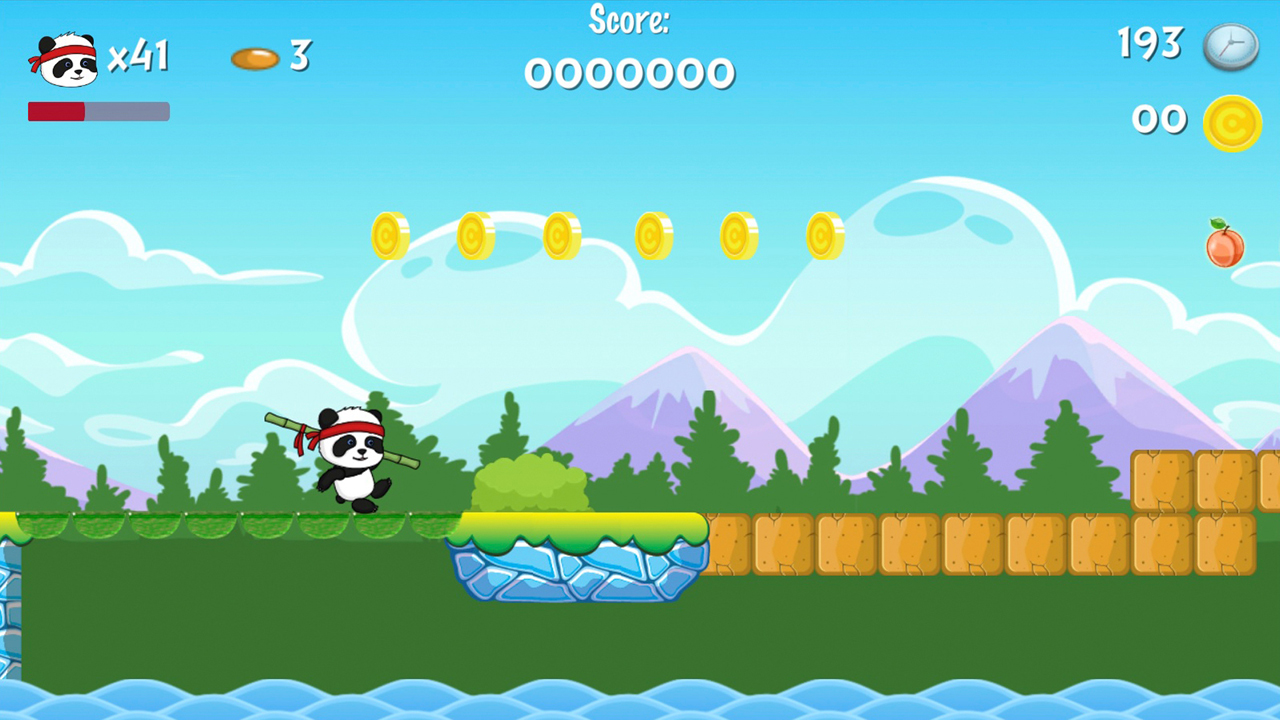Screen dimensions: 1280x720
Task: Click the 00 coin count number
Action: point(1159,120)
